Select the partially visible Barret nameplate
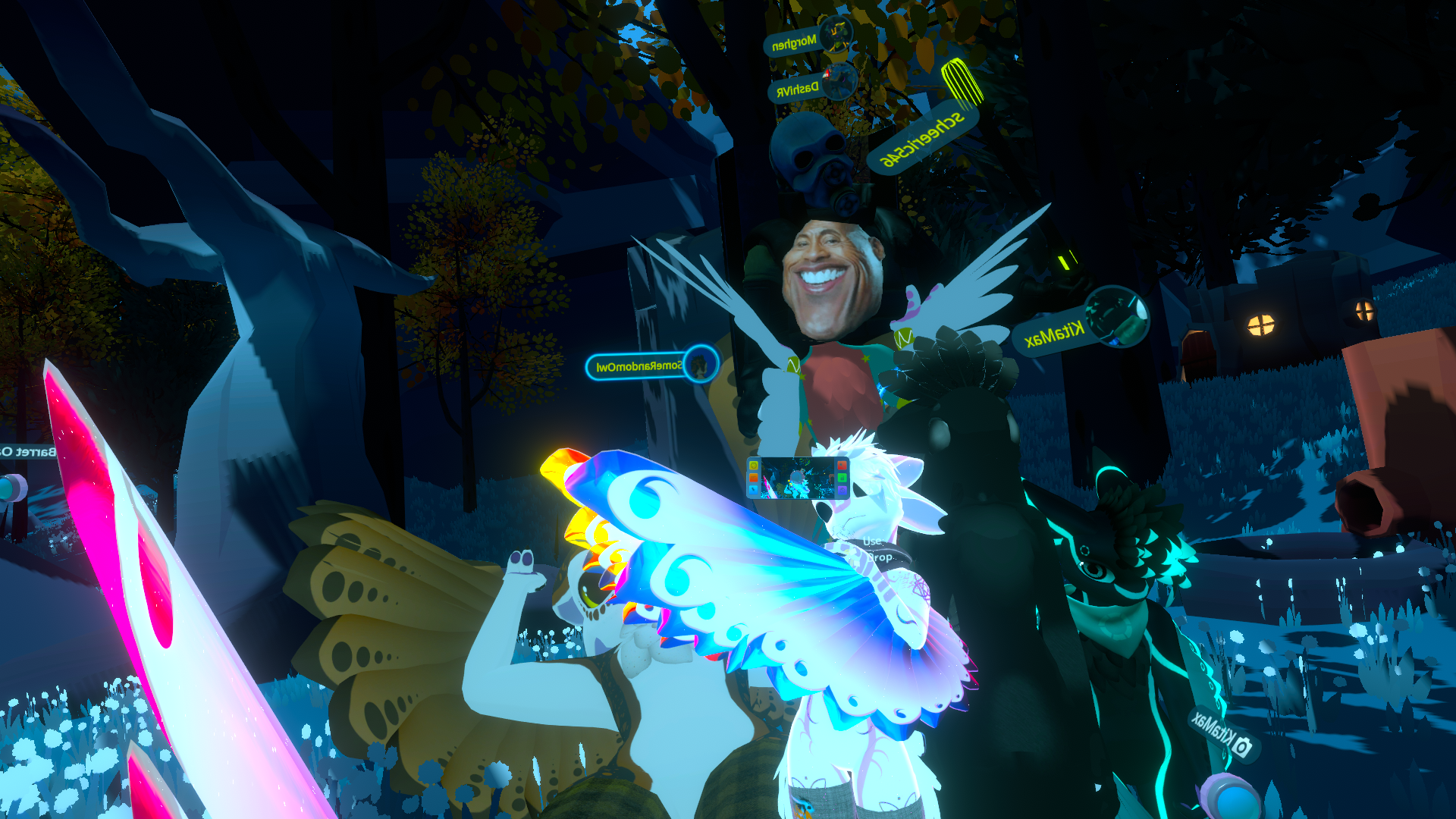This screenshot has width=1456, height=819. pos(29,452)
